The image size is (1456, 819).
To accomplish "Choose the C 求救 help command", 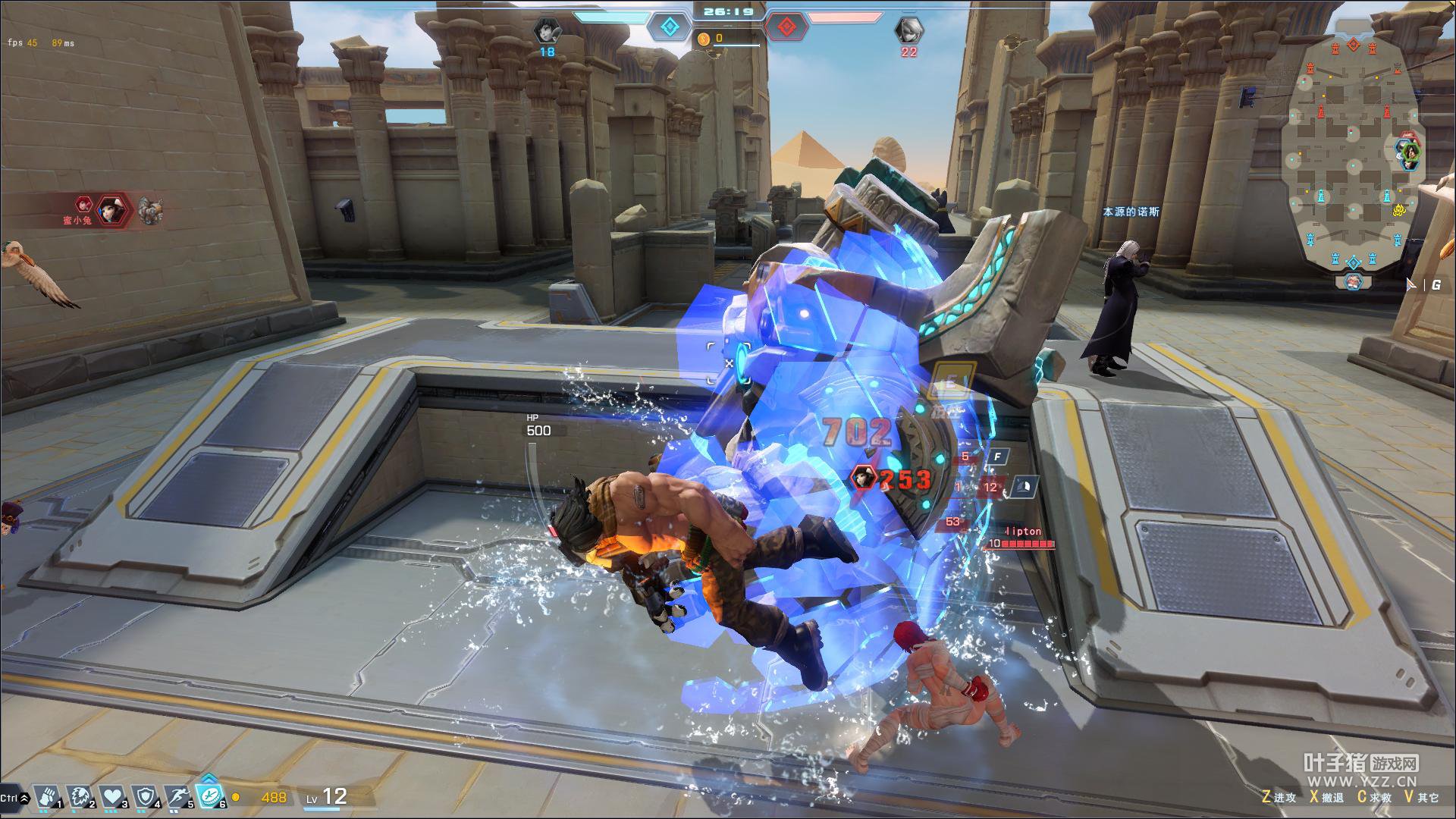I will click(x=1373, y=797).
